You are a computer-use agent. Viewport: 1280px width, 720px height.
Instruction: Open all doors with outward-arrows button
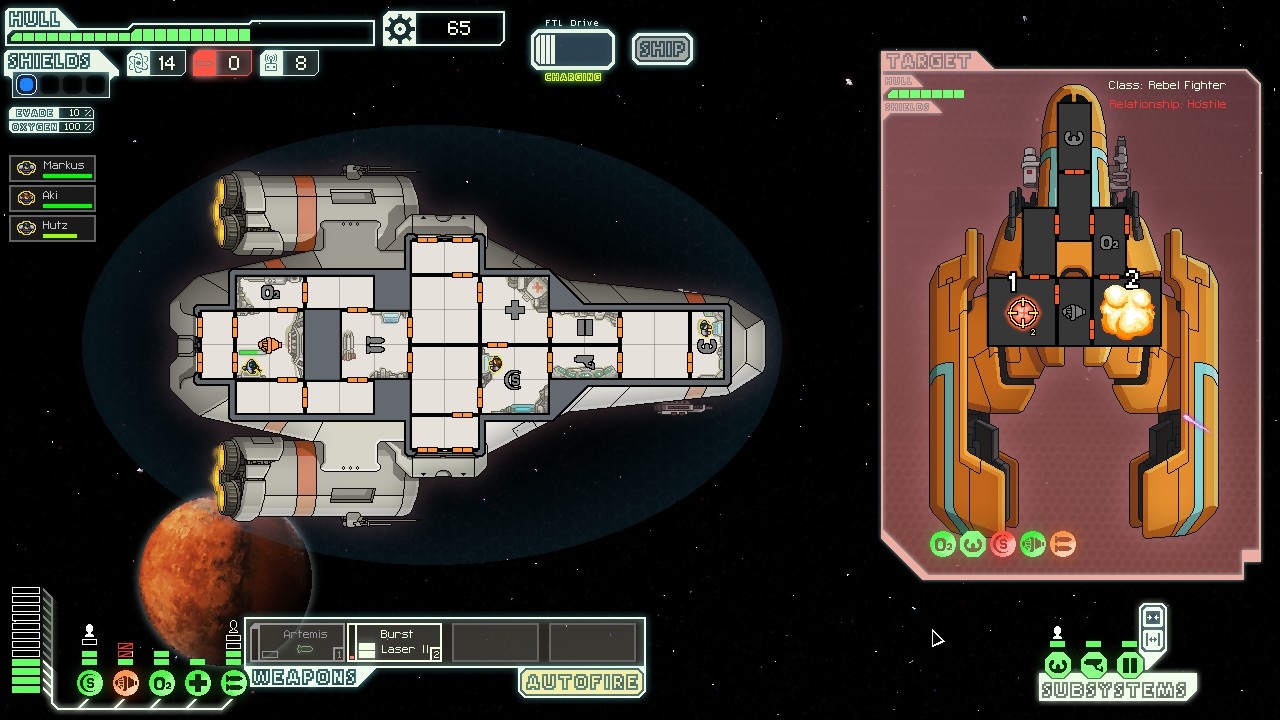coord(1152,639)
